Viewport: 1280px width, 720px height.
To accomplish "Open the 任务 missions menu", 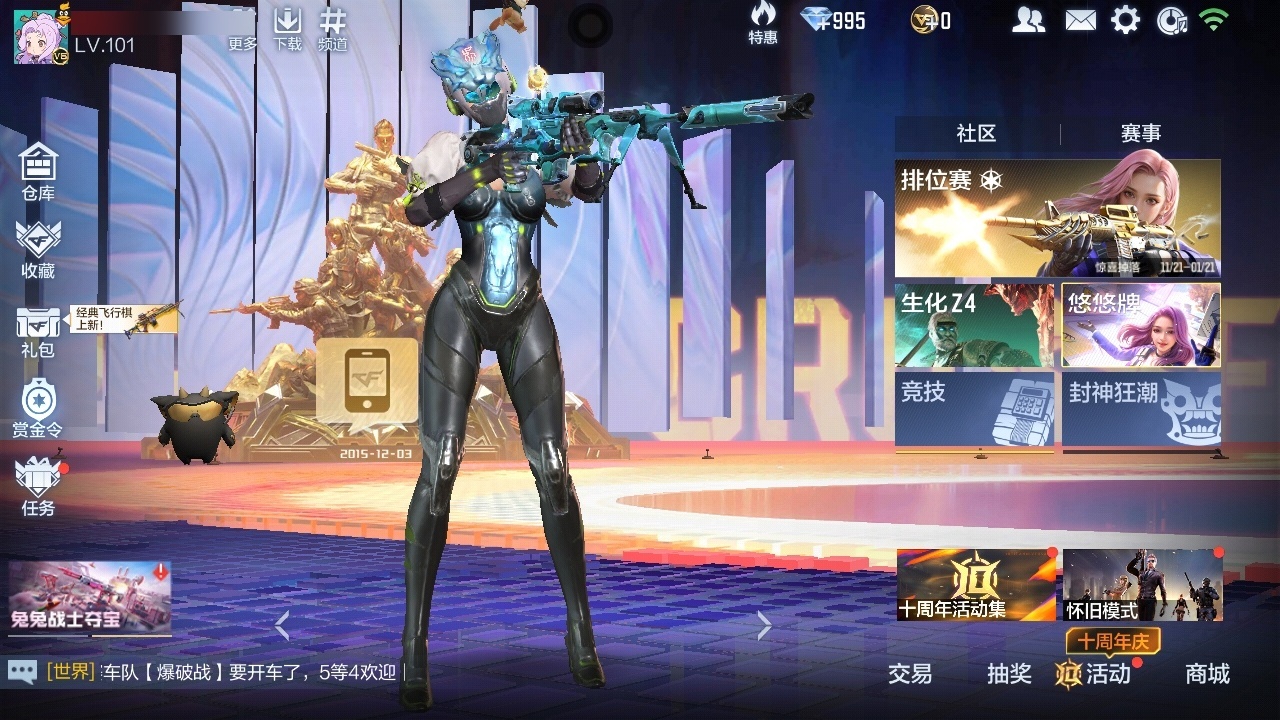I will (38, 486).
